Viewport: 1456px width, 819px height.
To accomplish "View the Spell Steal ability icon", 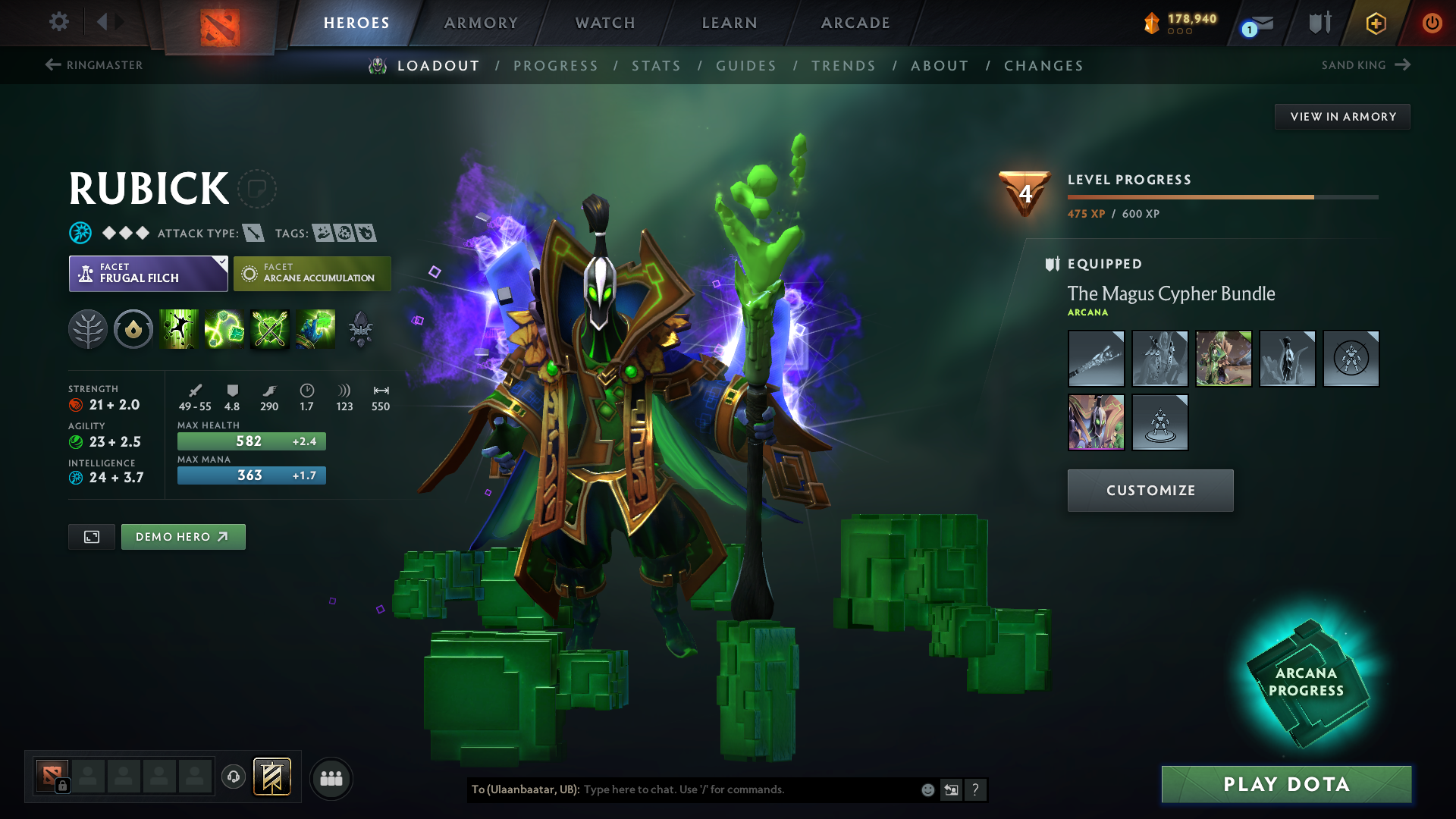I will pos(315,329).
